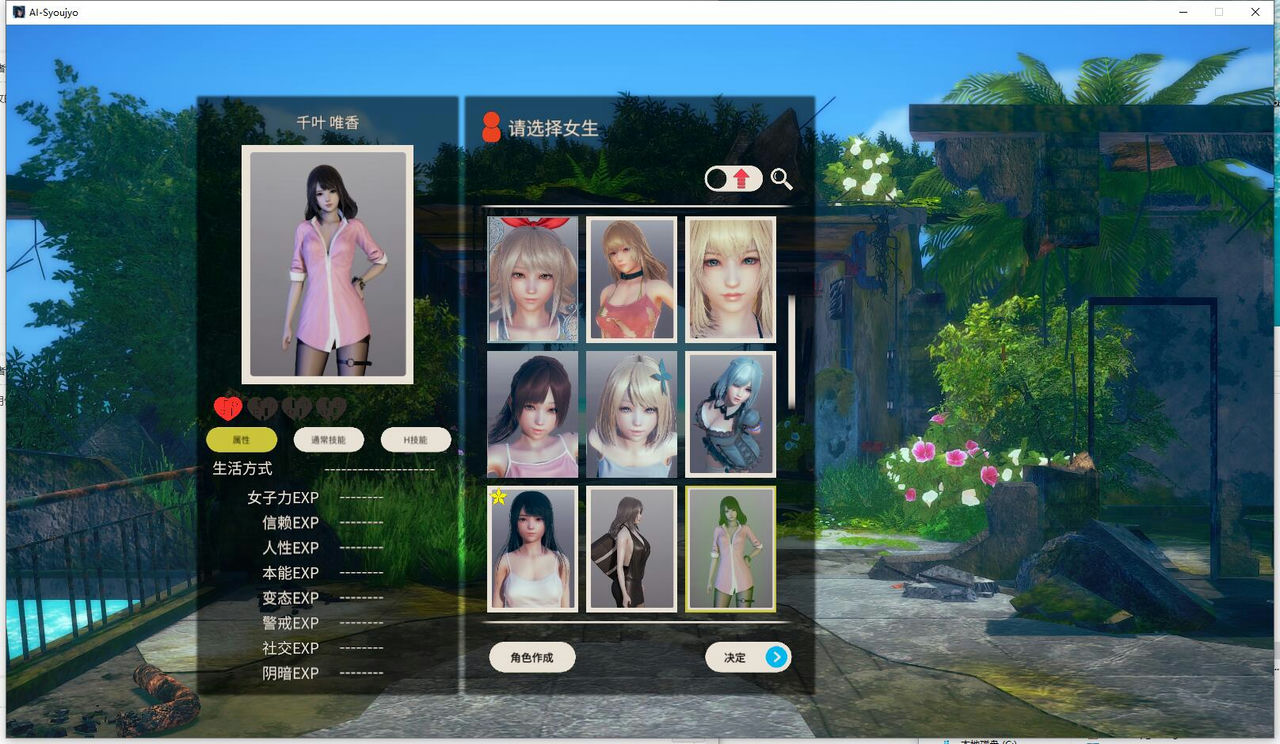Flip the upload filter switch with red arrow
Screen dimensions: 1280x744
tap(731, 179)
